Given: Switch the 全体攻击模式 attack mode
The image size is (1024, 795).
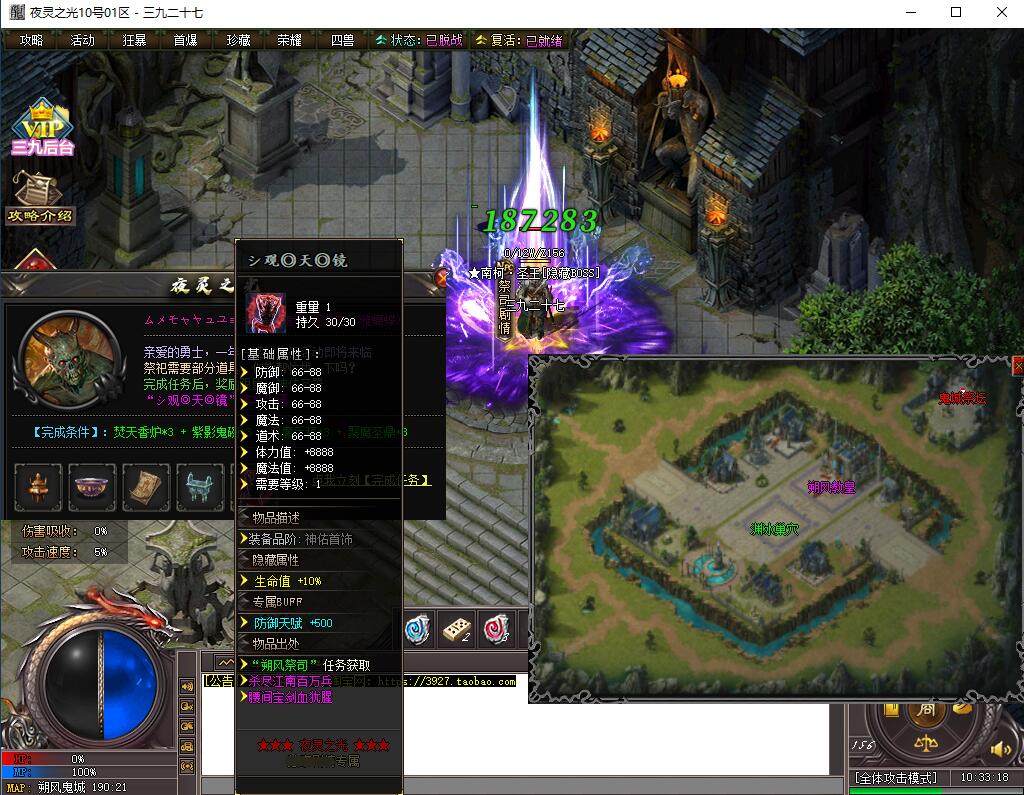Looking at the screenshot, I should click(895, 778).
